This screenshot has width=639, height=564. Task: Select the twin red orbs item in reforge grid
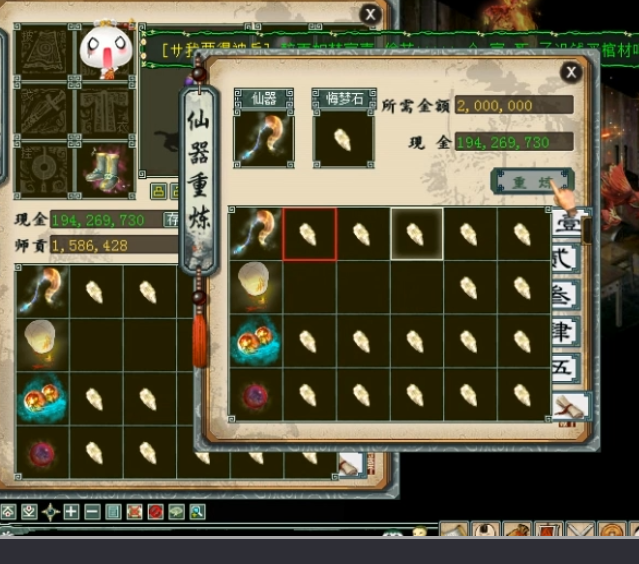click(255, 342)
